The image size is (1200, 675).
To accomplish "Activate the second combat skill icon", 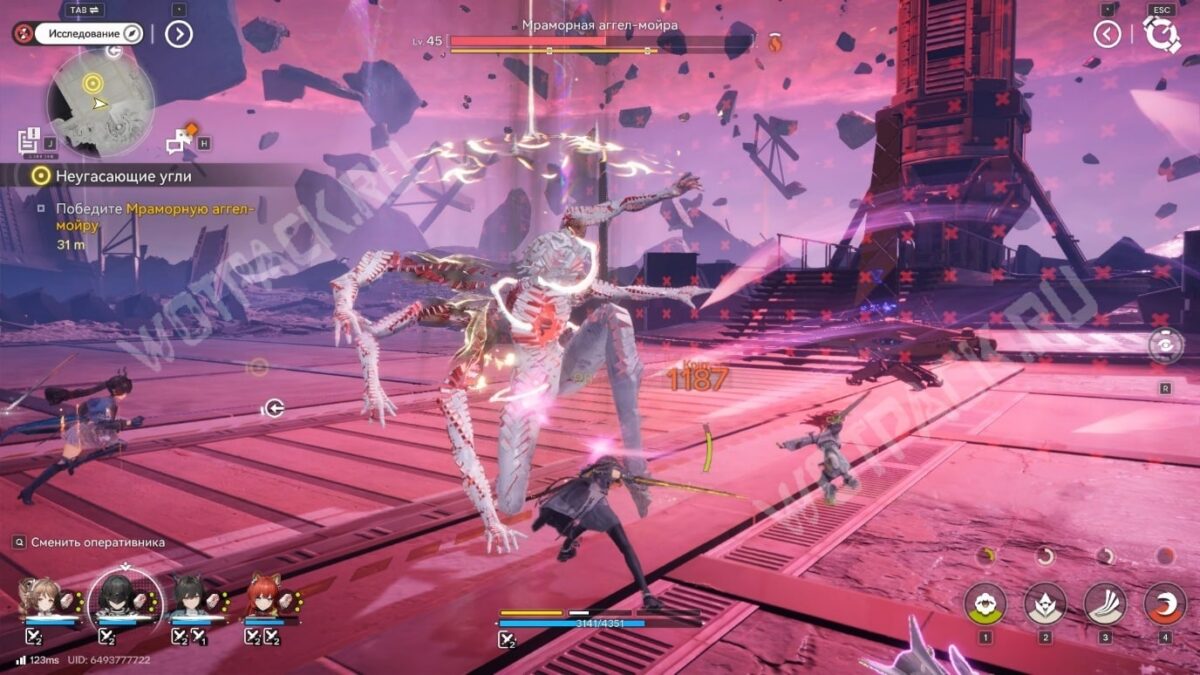I will [x=1045, y=603].
